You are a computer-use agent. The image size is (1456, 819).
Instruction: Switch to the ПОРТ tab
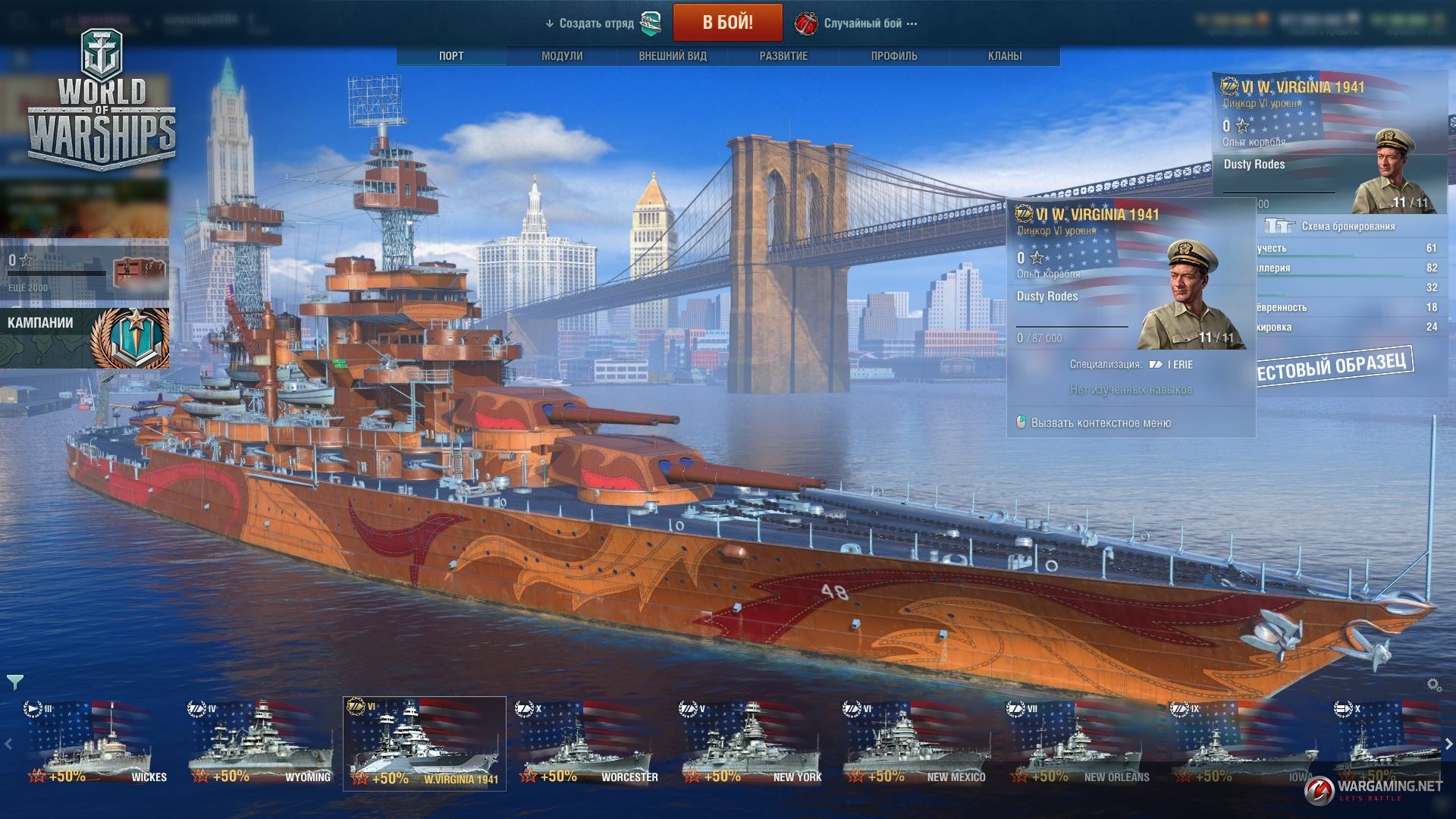[x=451, y=56]
